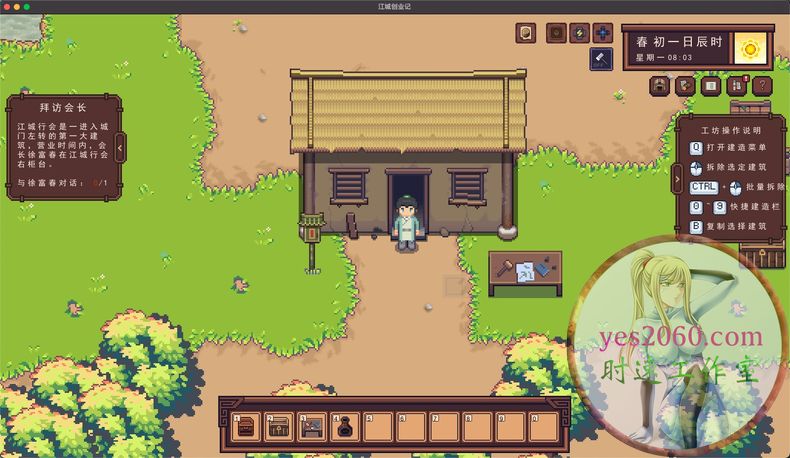
Task: Open the question mark help button
Action: [762, 86]
